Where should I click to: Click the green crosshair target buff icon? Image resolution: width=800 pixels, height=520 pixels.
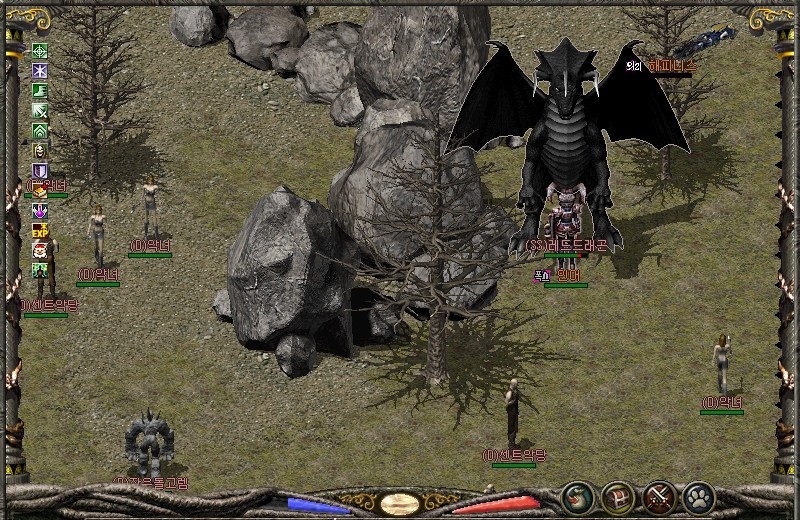[41, 51]
